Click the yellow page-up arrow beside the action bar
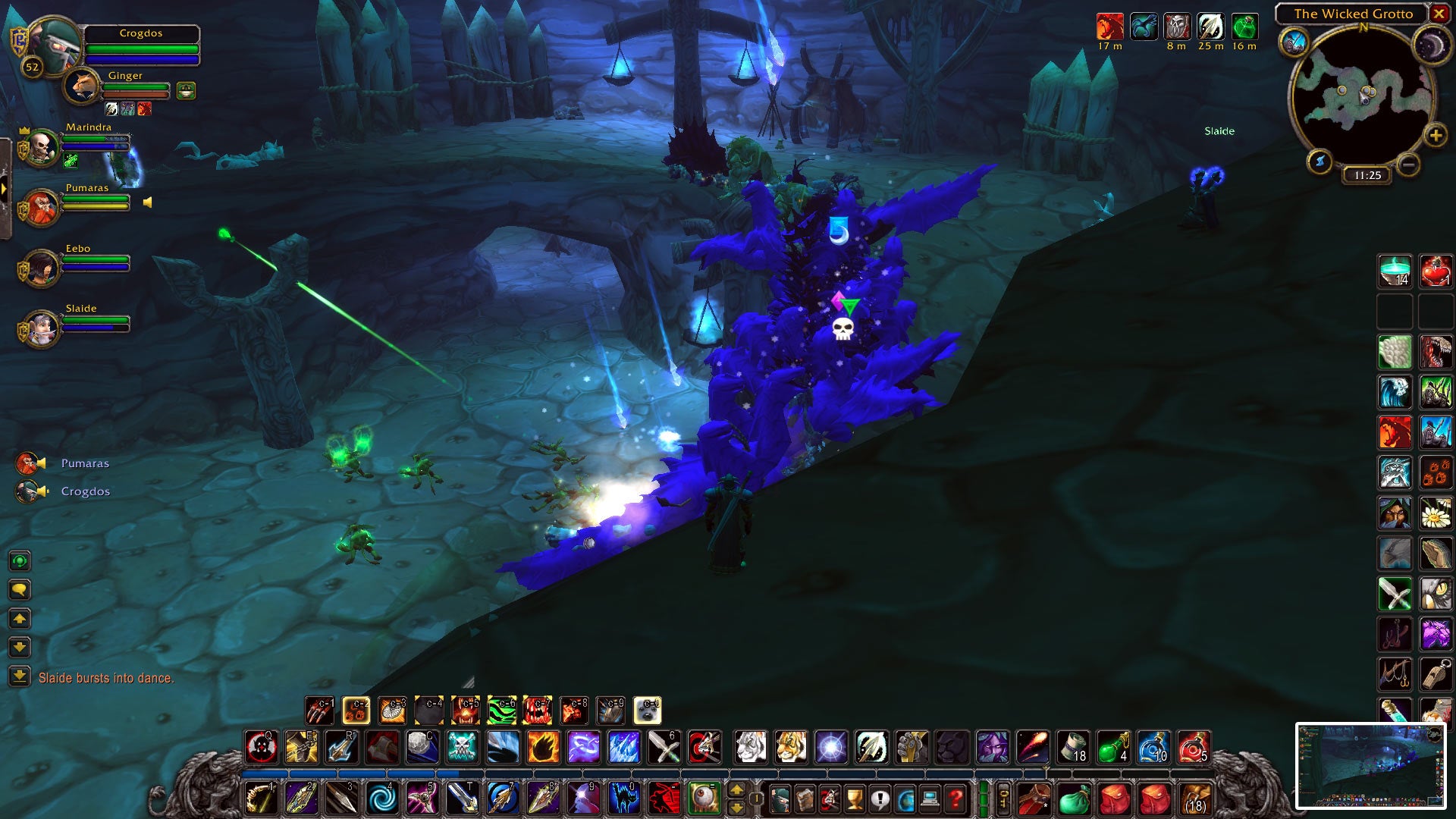The image size is (1456, 819). pyautogui.click(x=736, y=790)
